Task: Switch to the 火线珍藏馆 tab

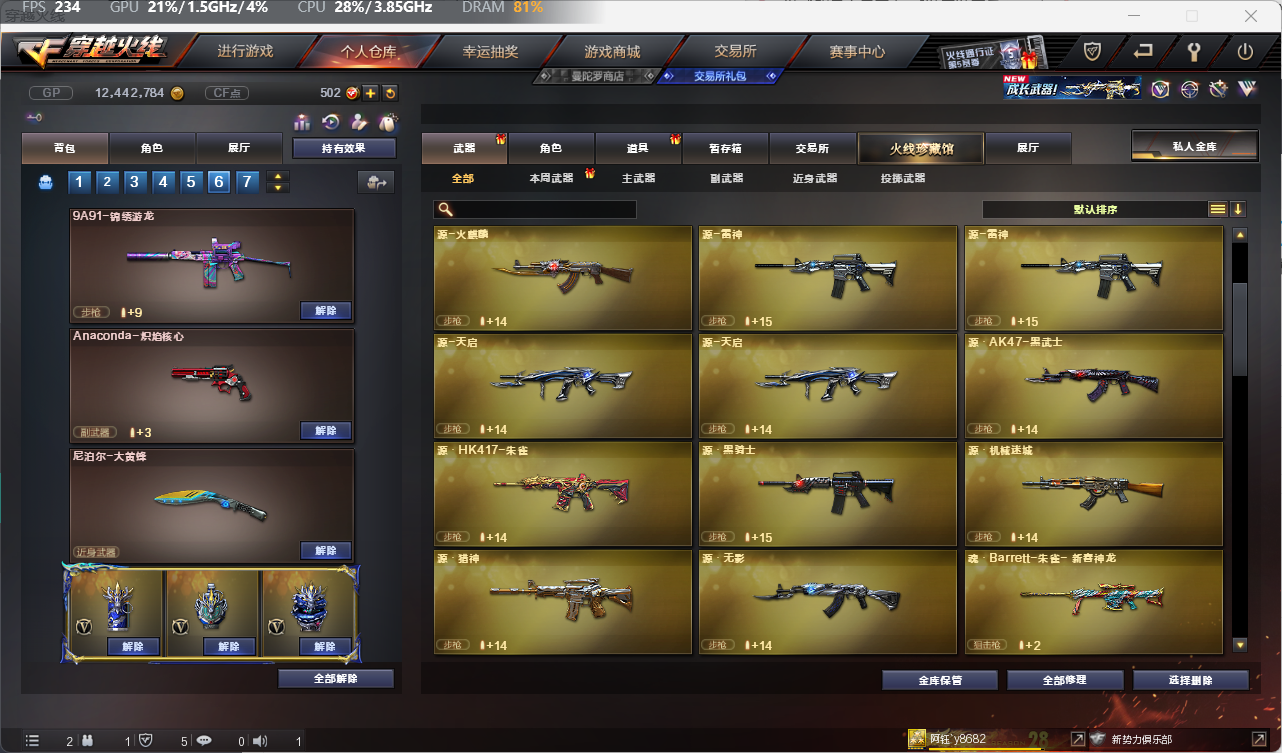Action: pos(921,148)
